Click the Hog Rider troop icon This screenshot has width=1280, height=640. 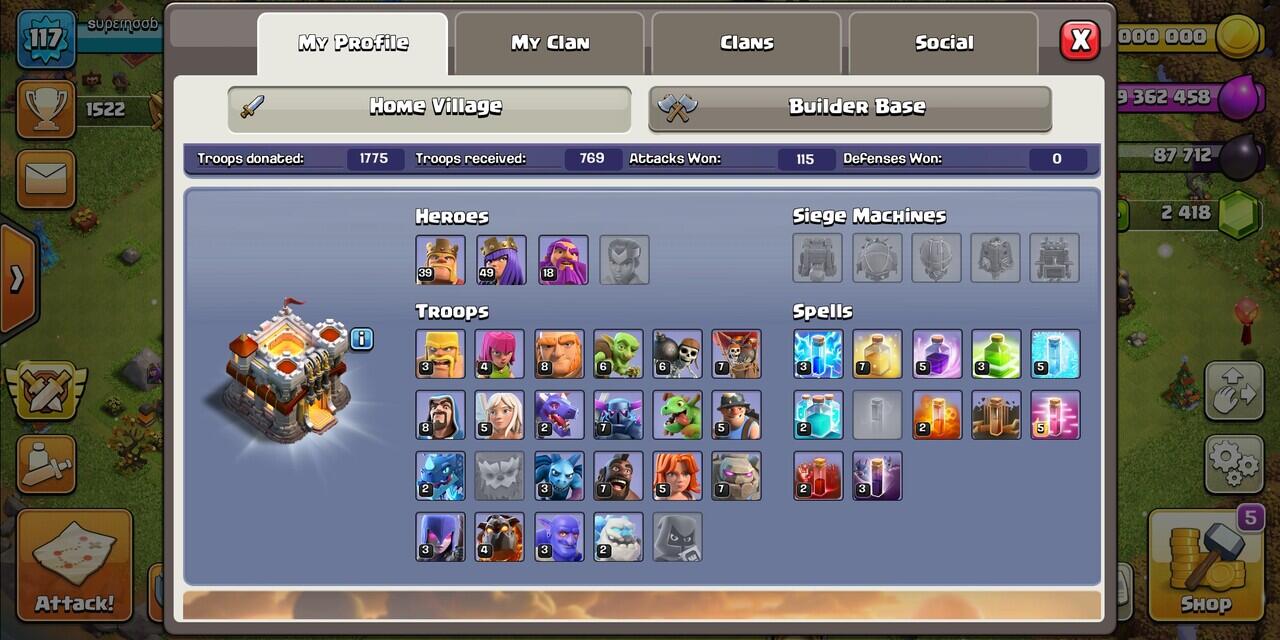point(618,476)
